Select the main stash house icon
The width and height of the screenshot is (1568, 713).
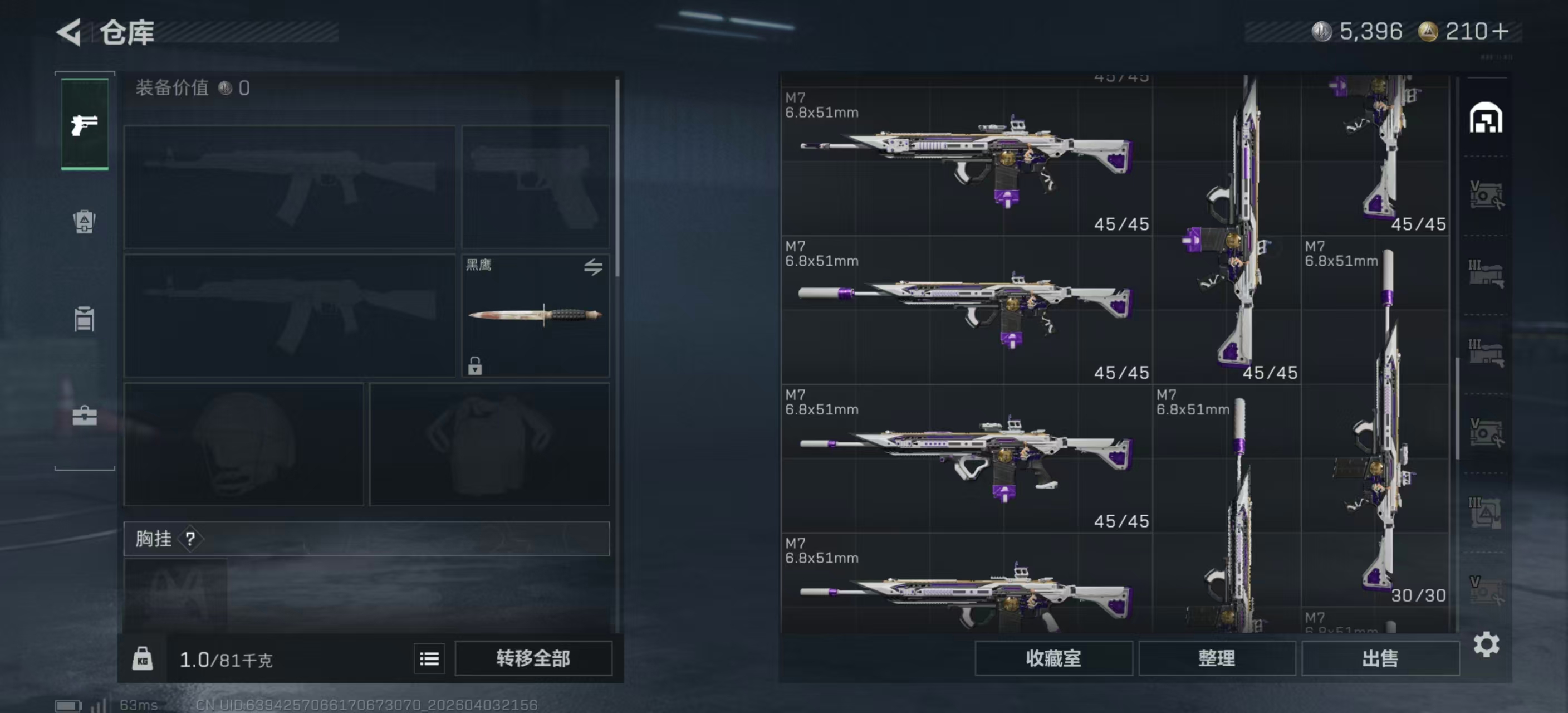1486,118
